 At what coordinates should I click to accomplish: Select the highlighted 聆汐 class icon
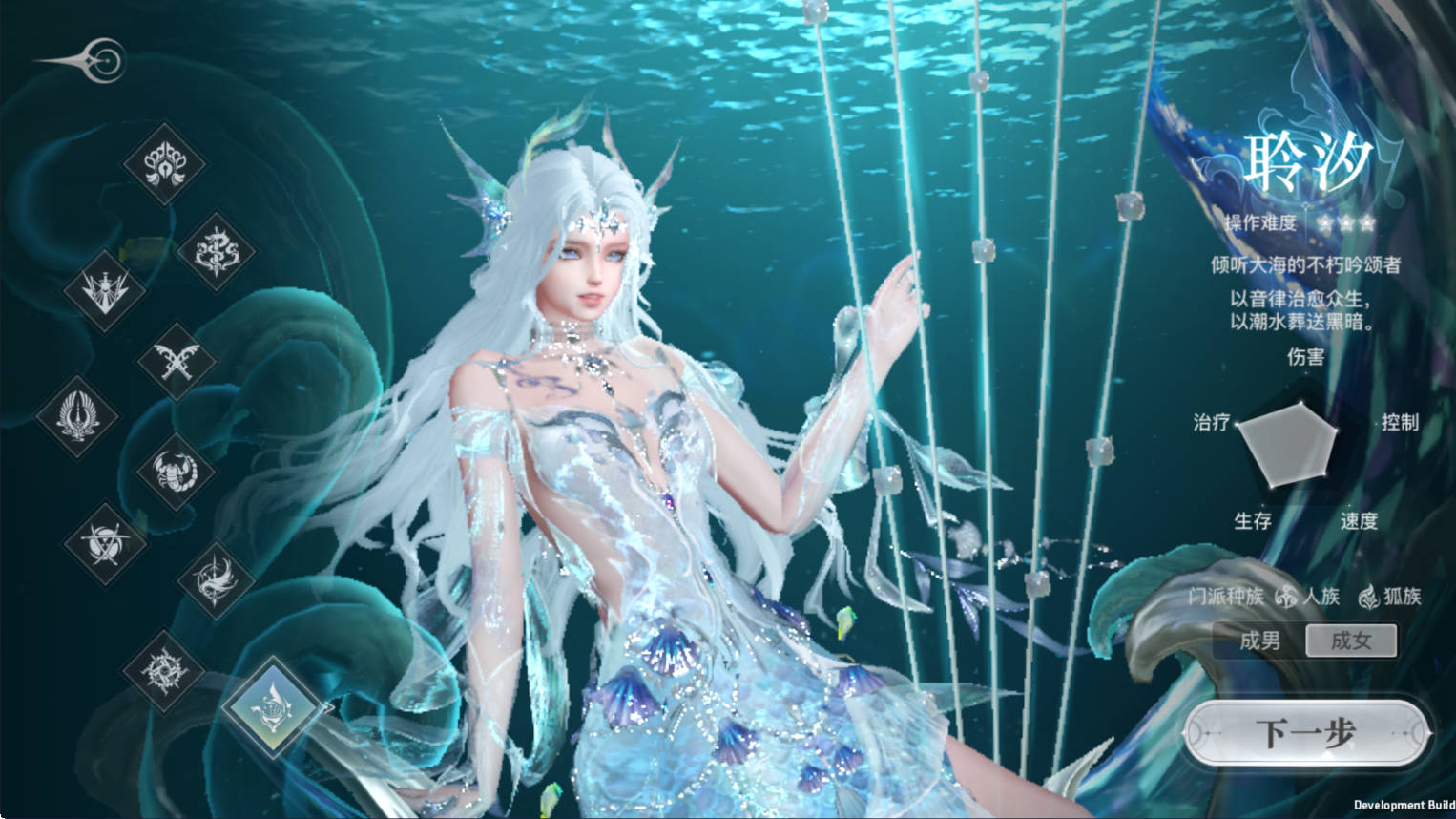pyautogui.click(x=274, y=707)
